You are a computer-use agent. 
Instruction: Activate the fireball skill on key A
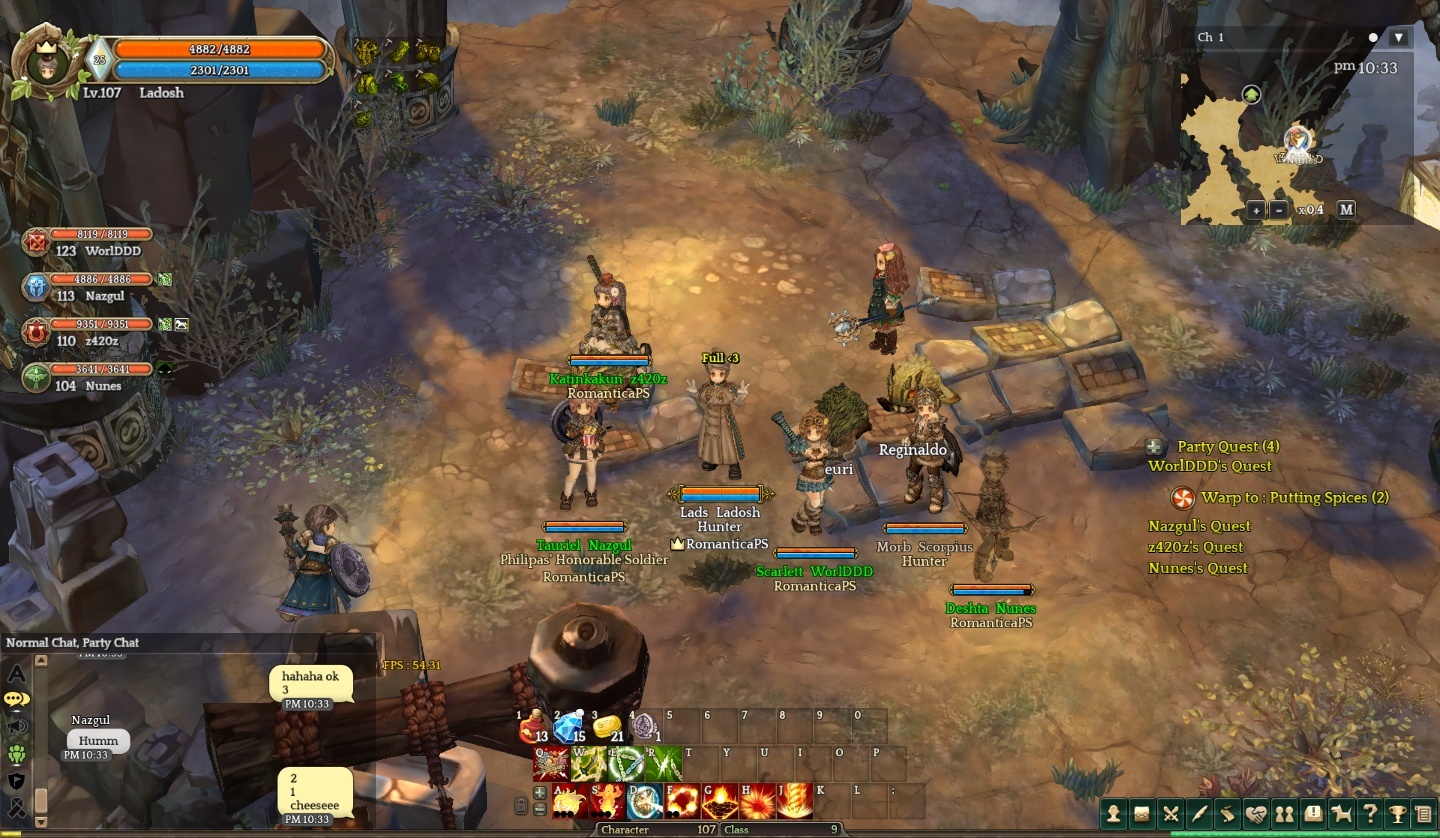point(570,801)
